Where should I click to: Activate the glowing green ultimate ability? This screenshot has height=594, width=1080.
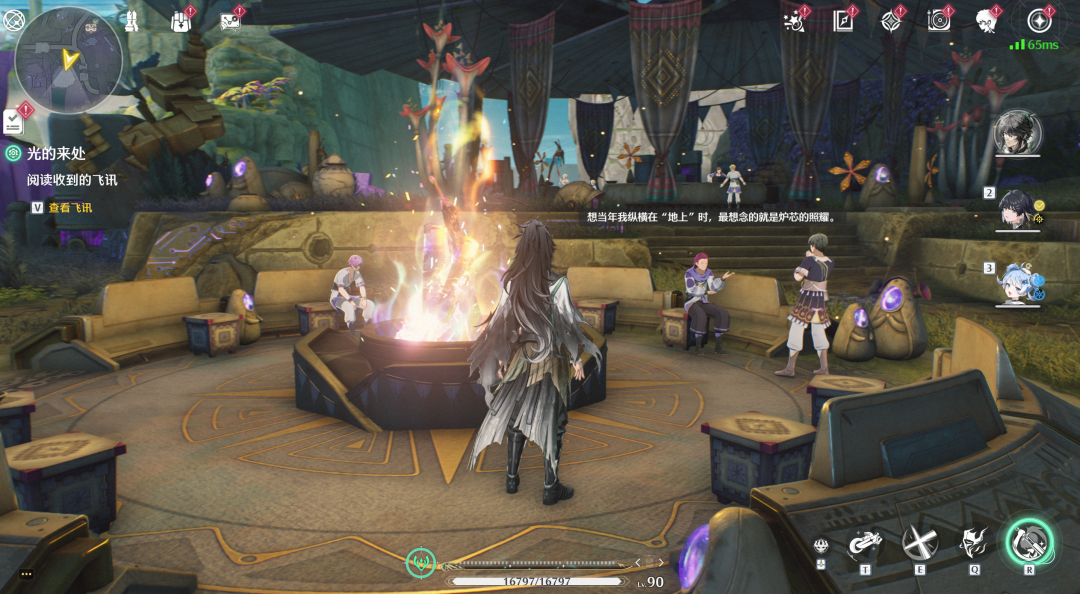pos(1028,542)
